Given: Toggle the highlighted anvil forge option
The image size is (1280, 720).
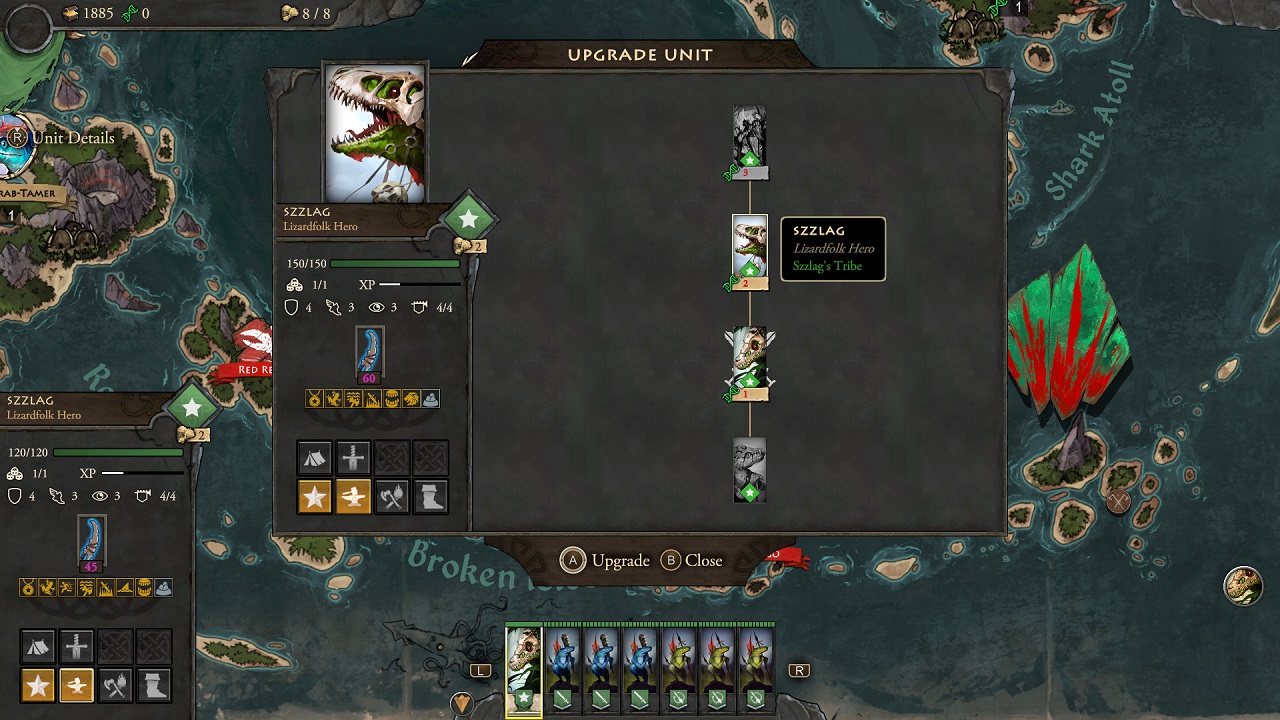Looking at the screenshot, I should pyautogui.click(x=352, y=495).
